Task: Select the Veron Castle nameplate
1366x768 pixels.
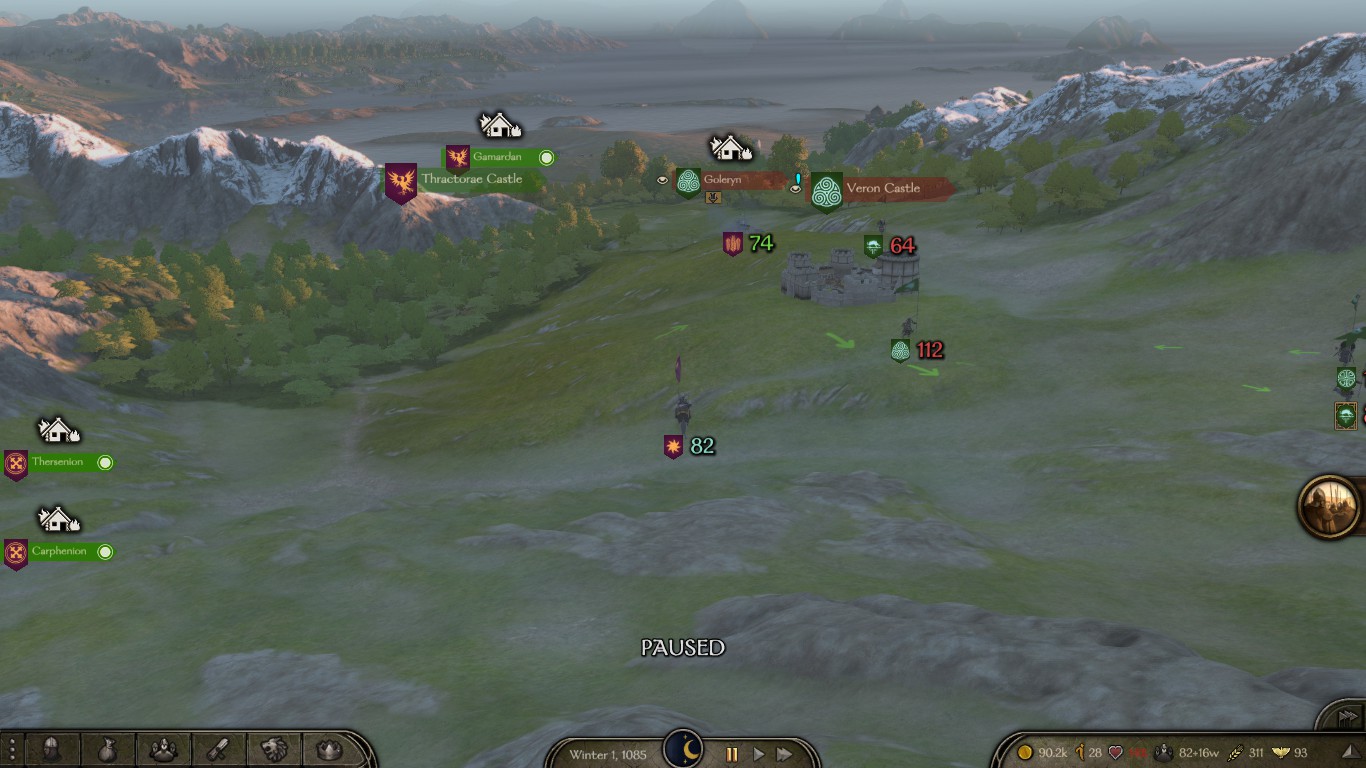Action: pos(882,188)
